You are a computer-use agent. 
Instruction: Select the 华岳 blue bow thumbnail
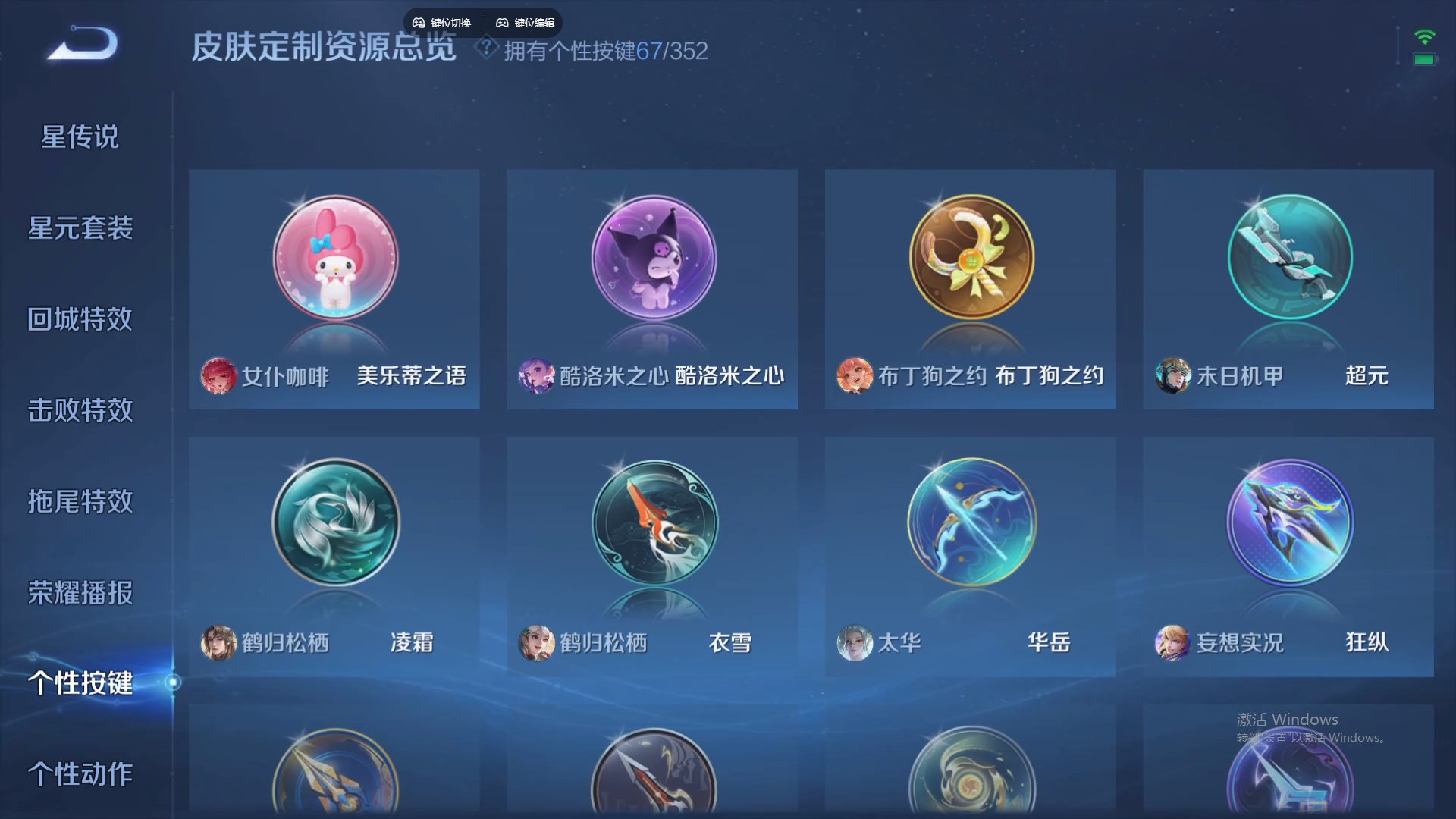(970, 522)
